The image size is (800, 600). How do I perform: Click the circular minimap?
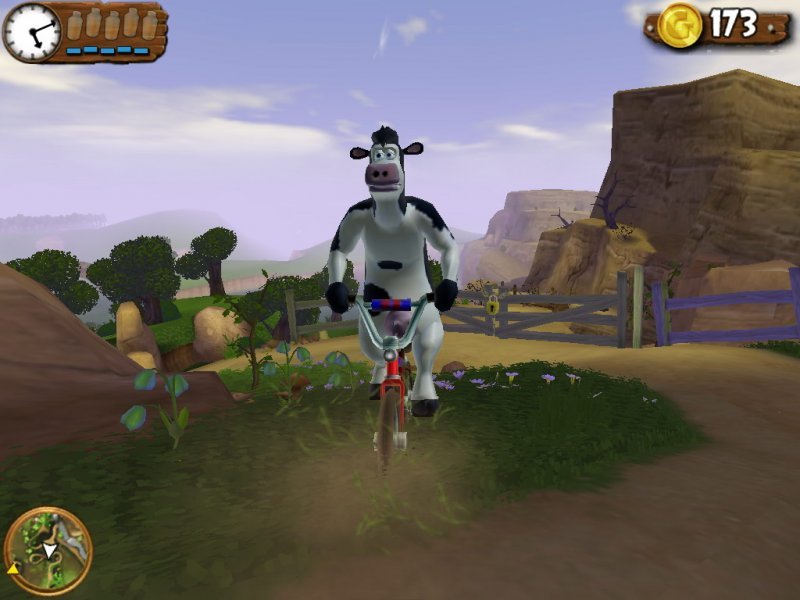(x=47, y=551)
